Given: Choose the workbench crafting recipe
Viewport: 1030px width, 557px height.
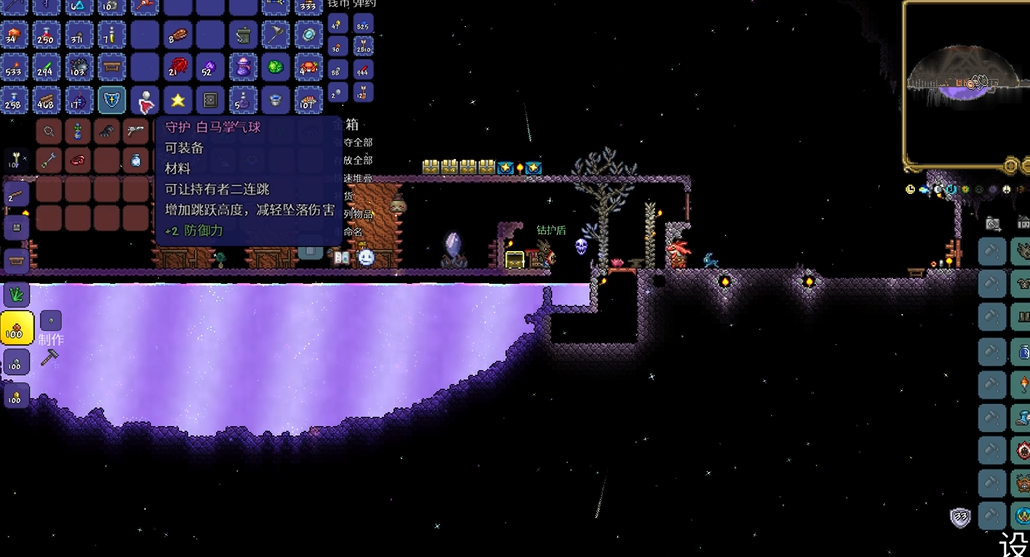Looking at the screenshot, I should [x=16, y=261].
